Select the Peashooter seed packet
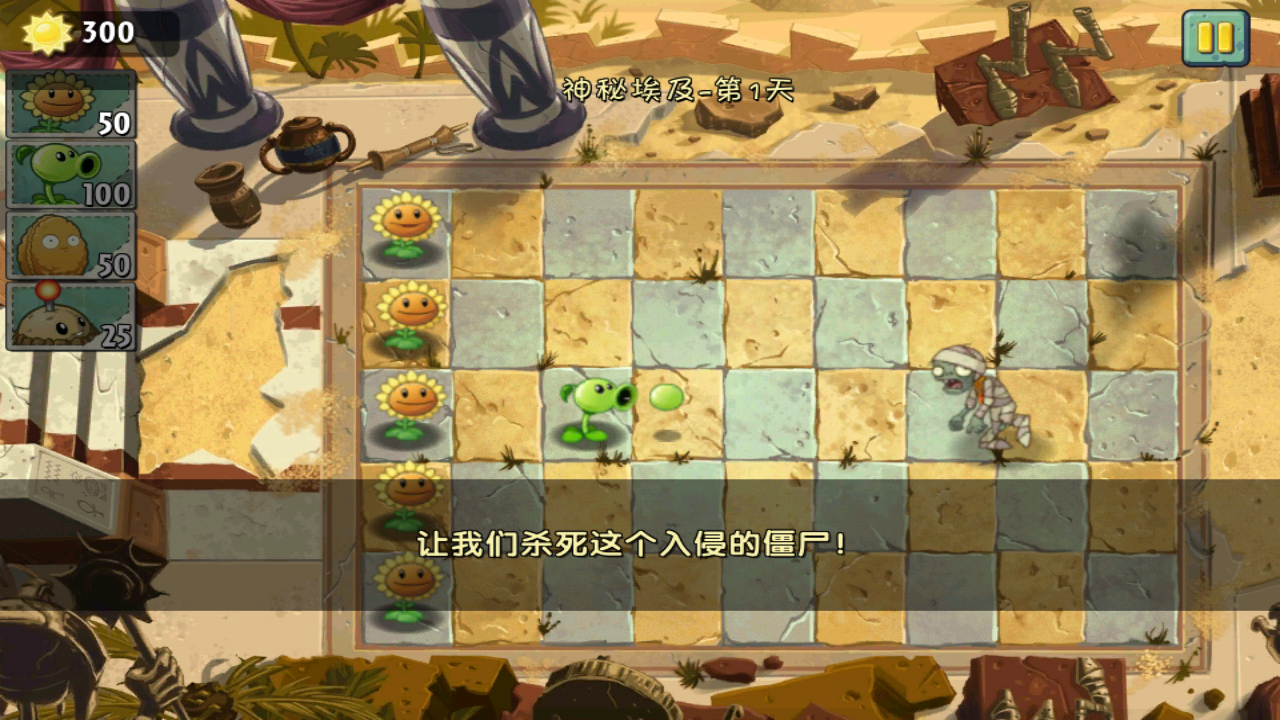The width and height of the screenshot is (1280, 720). point(70,175)
